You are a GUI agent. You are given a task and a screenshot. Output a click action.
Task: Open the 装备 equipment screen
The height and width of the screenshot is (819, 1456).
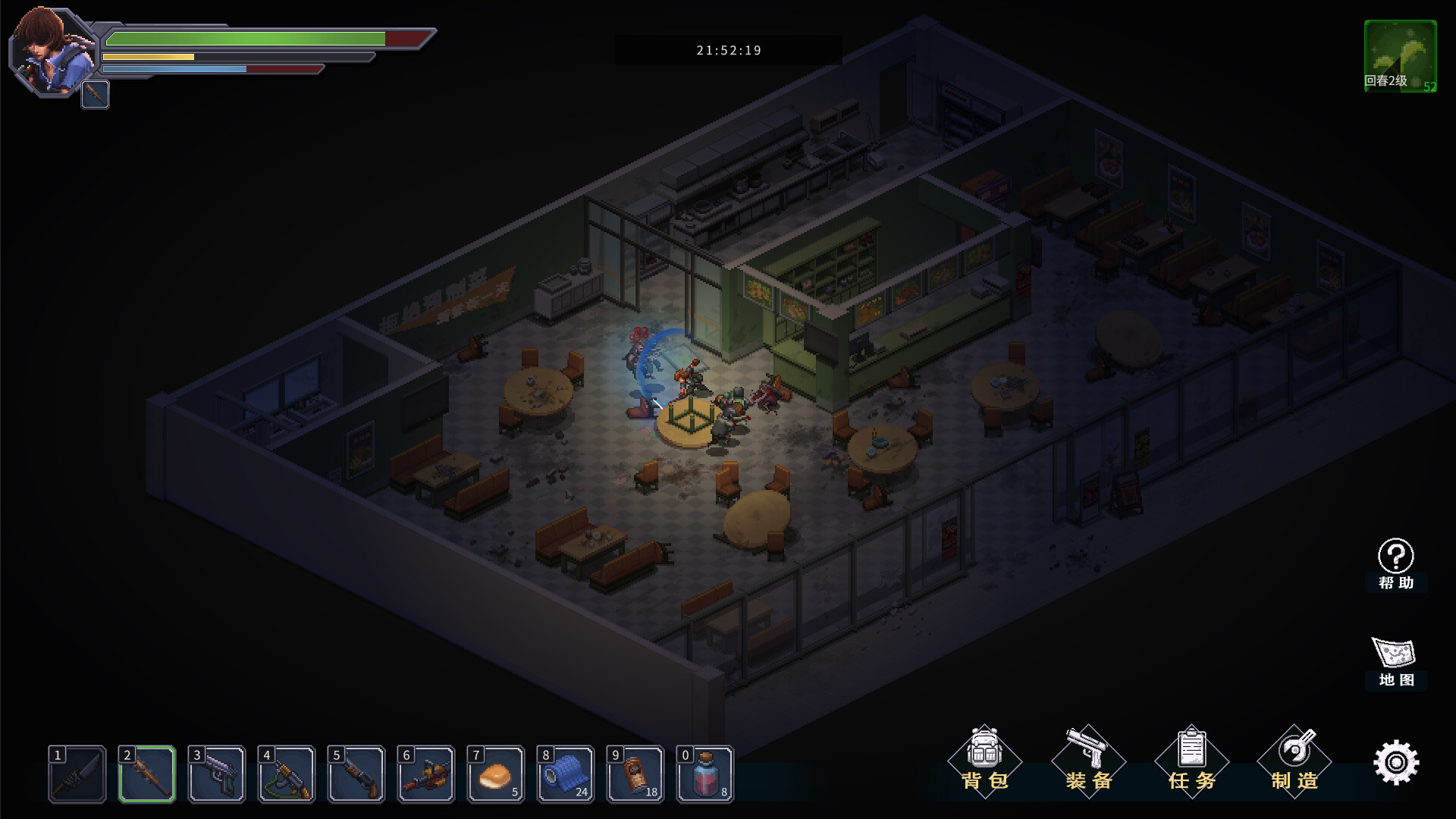tap(1089, 761)
